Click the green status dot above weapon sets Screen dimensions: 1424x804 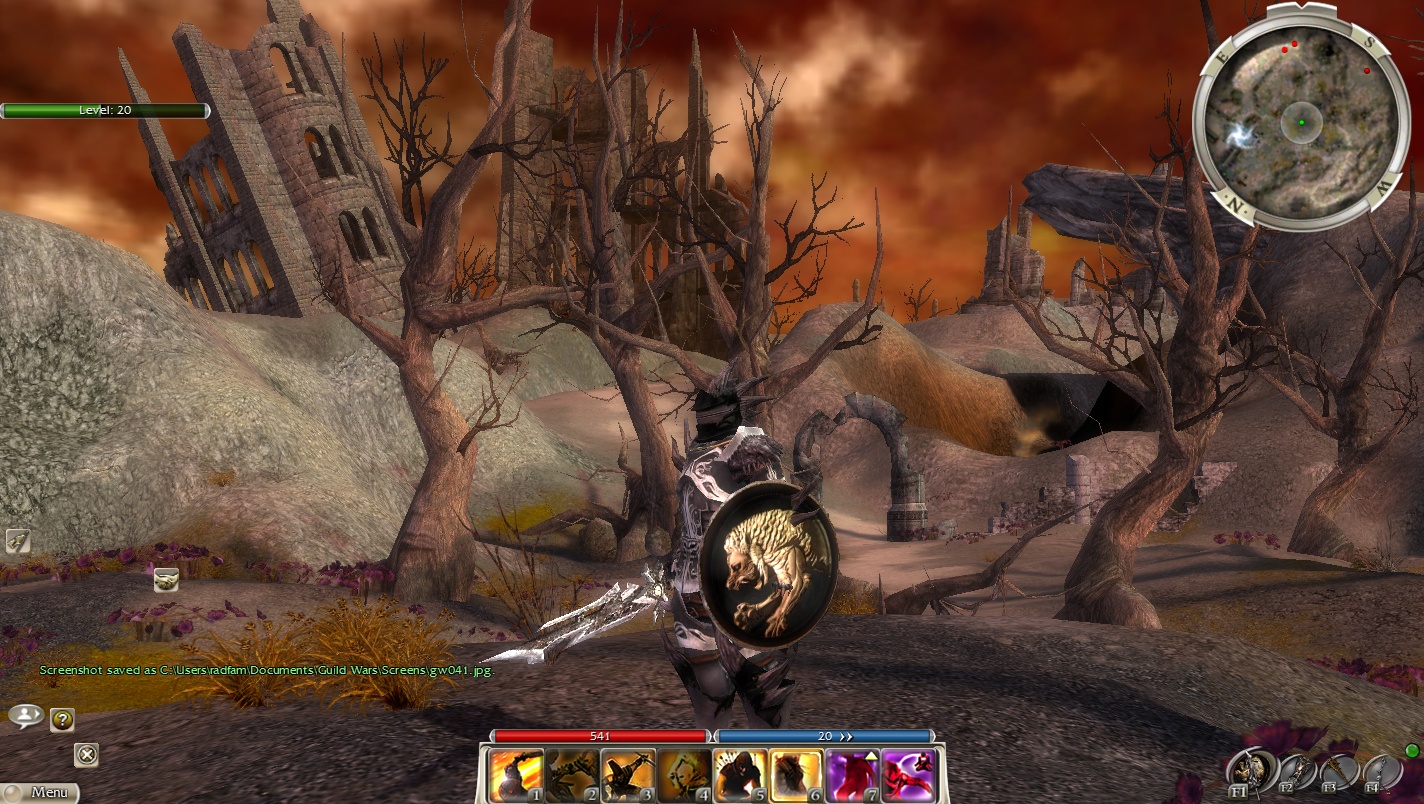1412,750
